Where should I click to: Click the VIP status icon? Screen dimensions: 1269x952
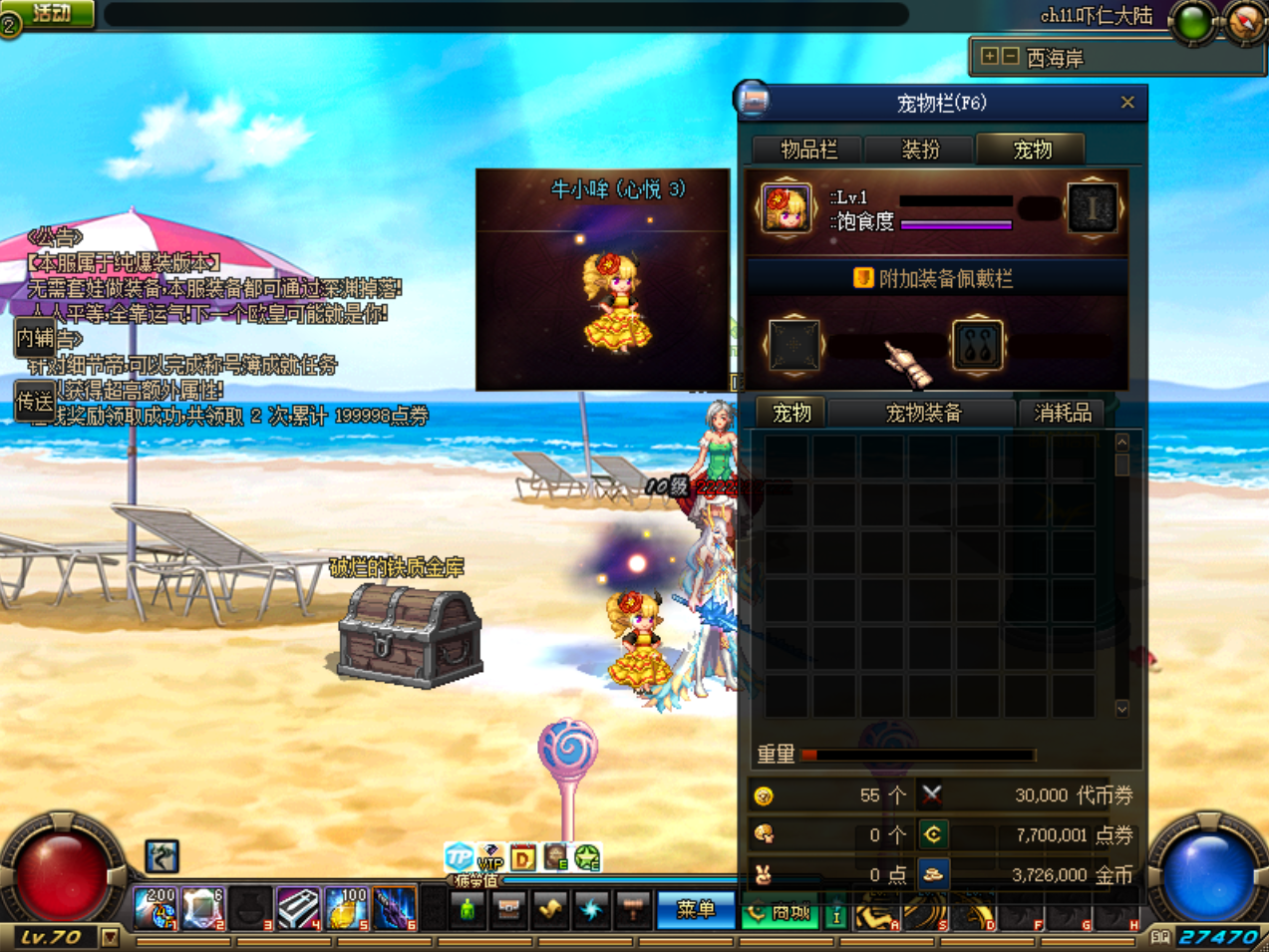click(x=490, y=856)
